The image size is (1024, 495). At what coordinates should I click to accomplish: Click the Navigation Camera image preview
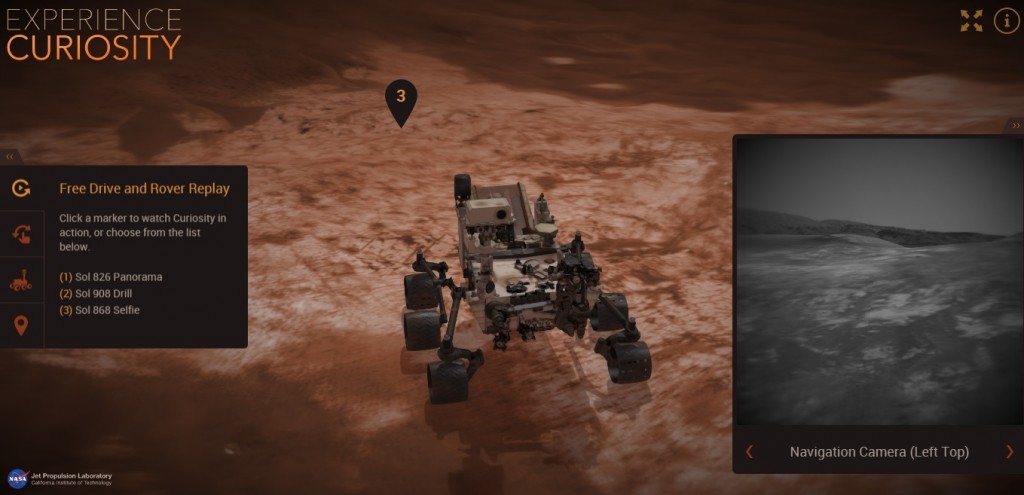click(877, 282)
